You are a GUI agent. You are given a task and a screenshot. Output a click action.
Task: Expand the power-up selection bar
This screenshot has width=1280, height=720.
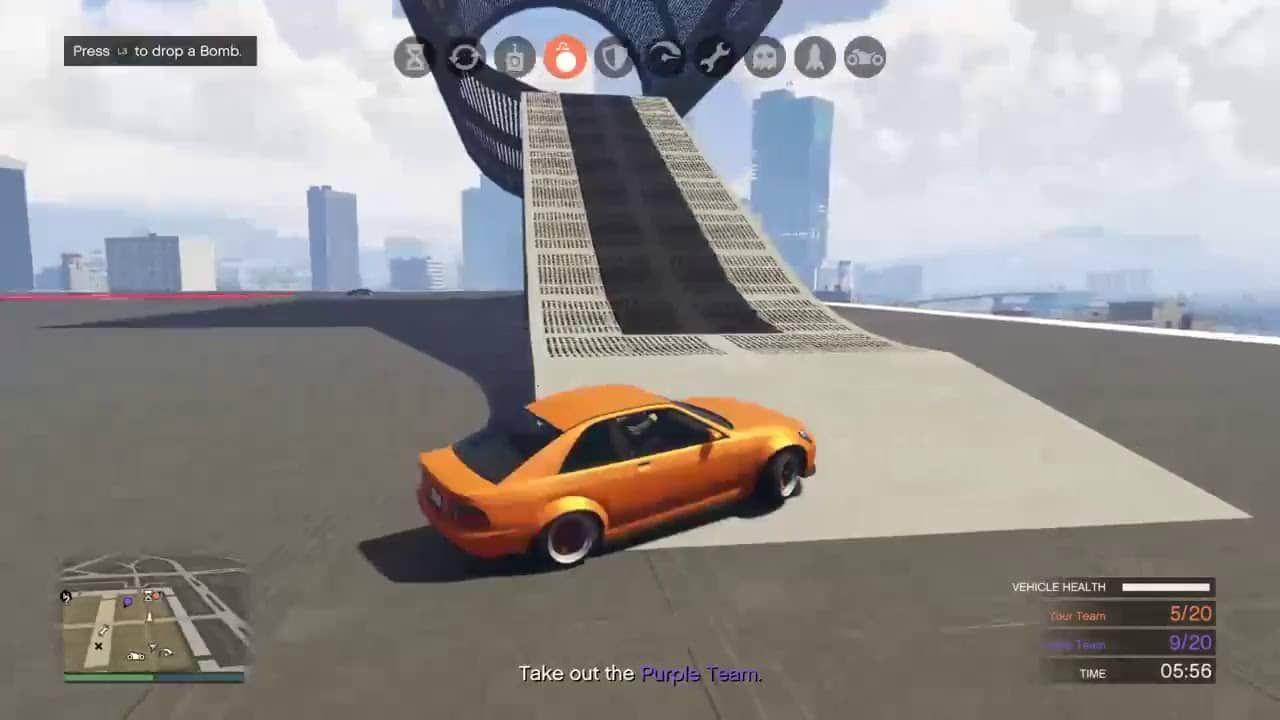point(639,57)
